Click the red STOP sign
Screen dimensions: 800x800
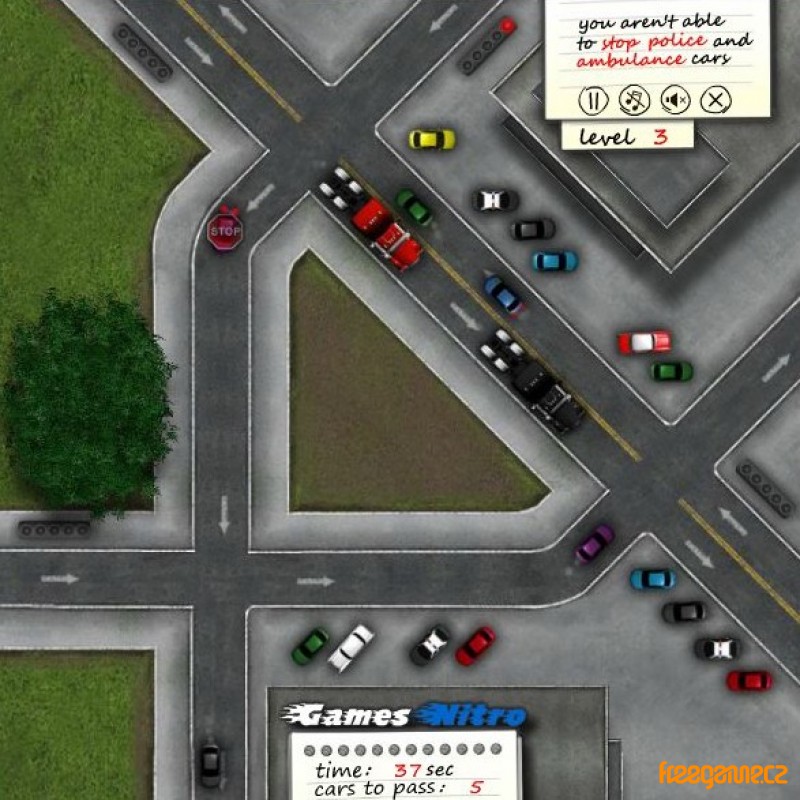(x=225, y=231)
